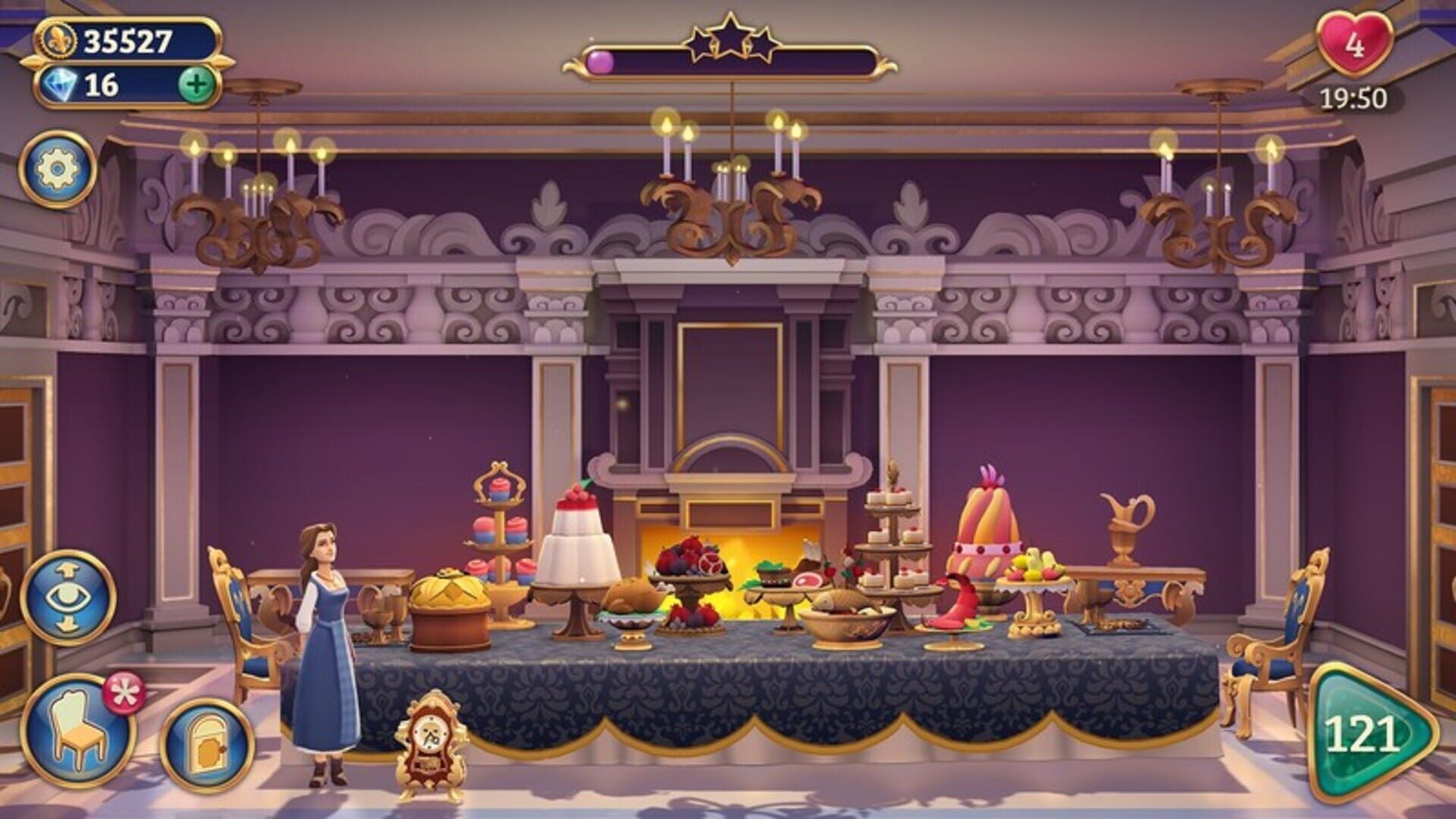Tap the green plus to buy more gems

click(197, 84)
